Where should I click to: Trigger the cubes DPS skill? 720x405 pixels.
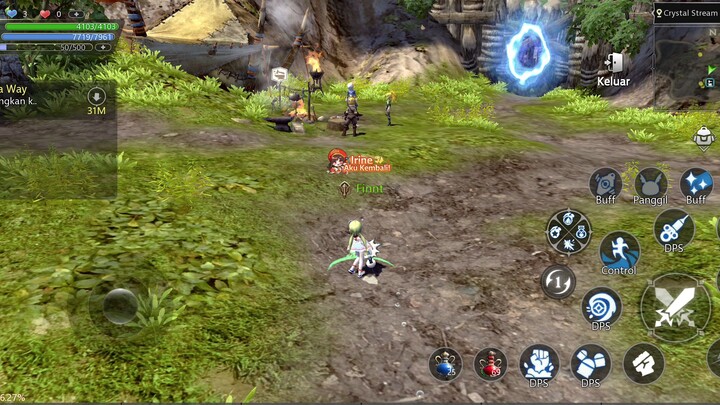tap(590, 363)
